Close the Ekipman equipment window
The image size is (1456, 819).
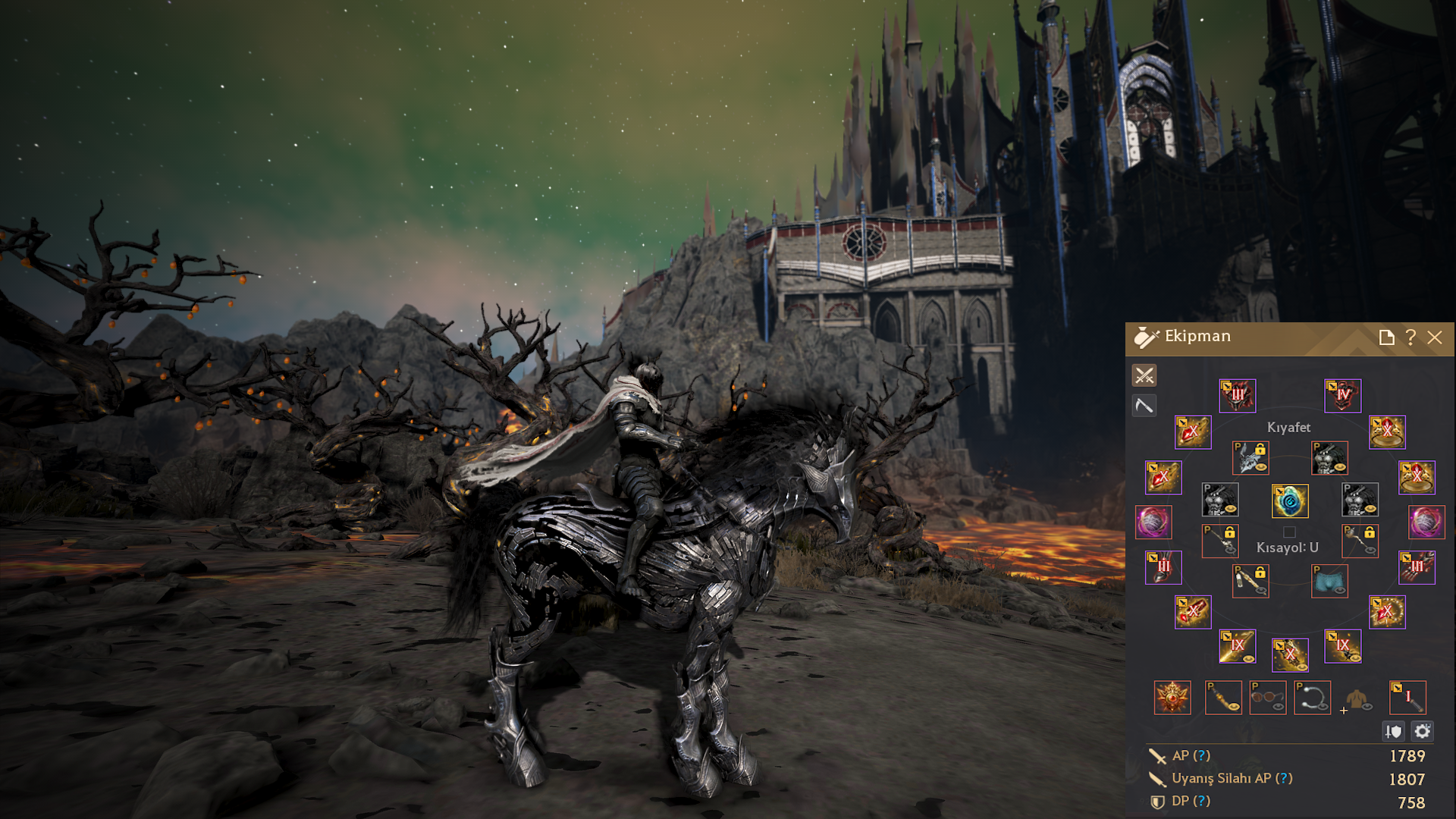point(1435,337)
